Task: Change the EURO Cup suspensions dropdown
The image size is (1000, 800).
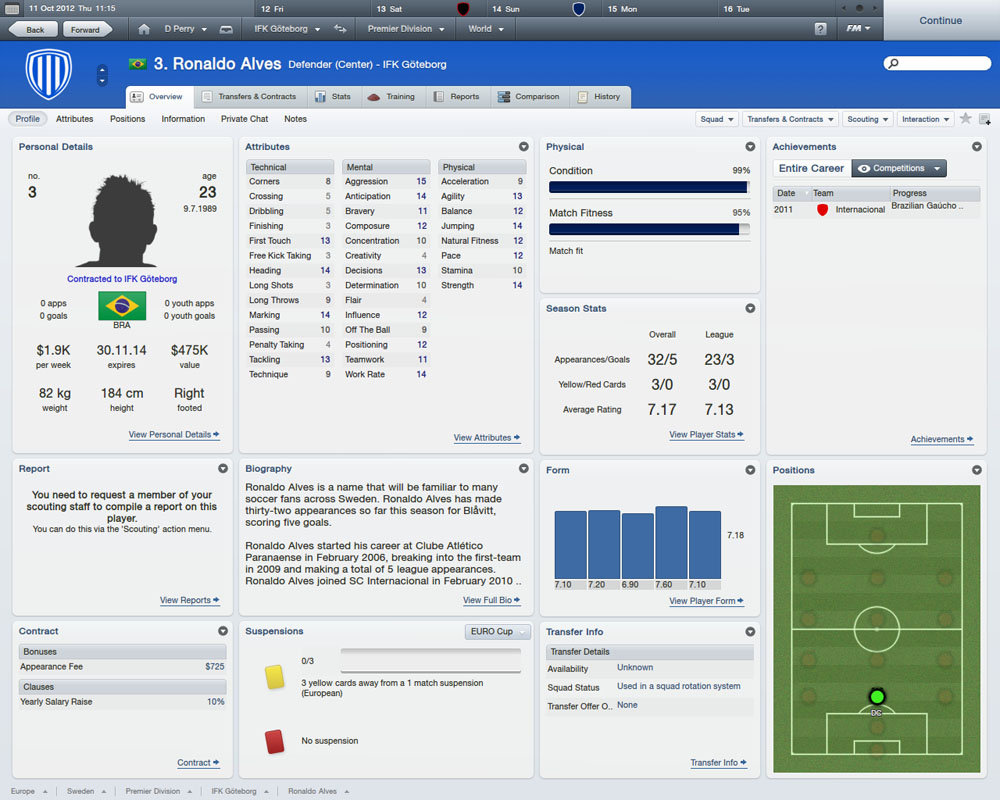Action: tap(497, 632)
